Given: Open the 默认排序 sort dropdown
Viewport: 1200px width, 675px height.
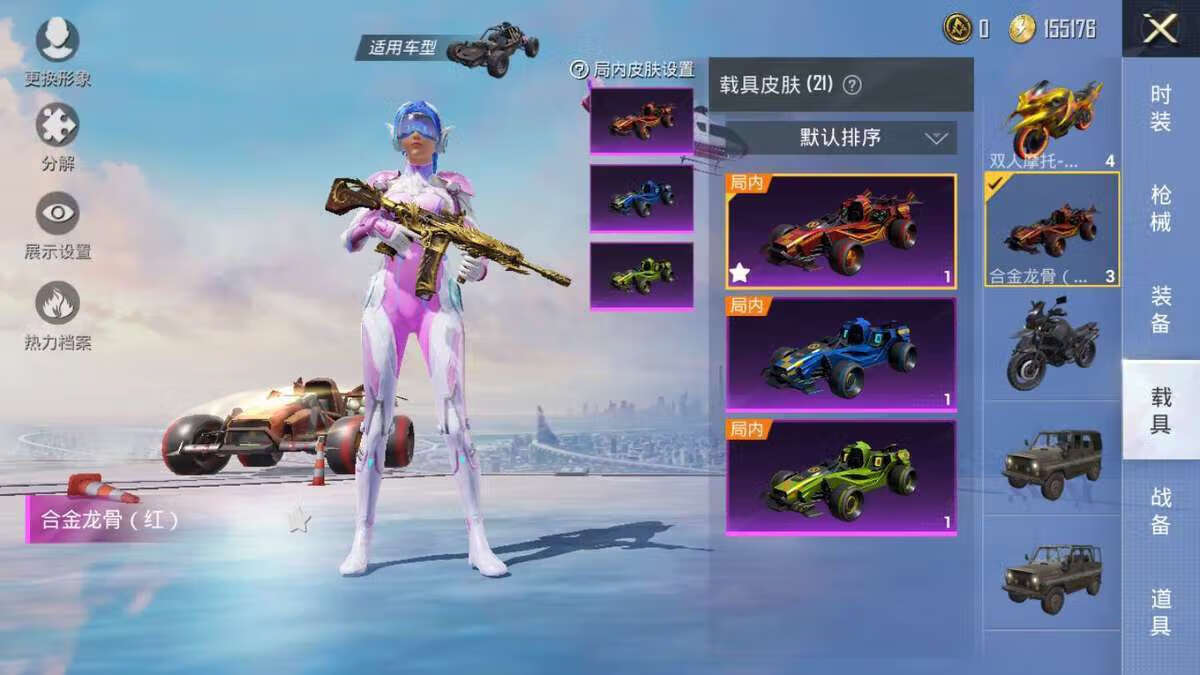Looking at the screenshot, I should (x=840, y=138).
